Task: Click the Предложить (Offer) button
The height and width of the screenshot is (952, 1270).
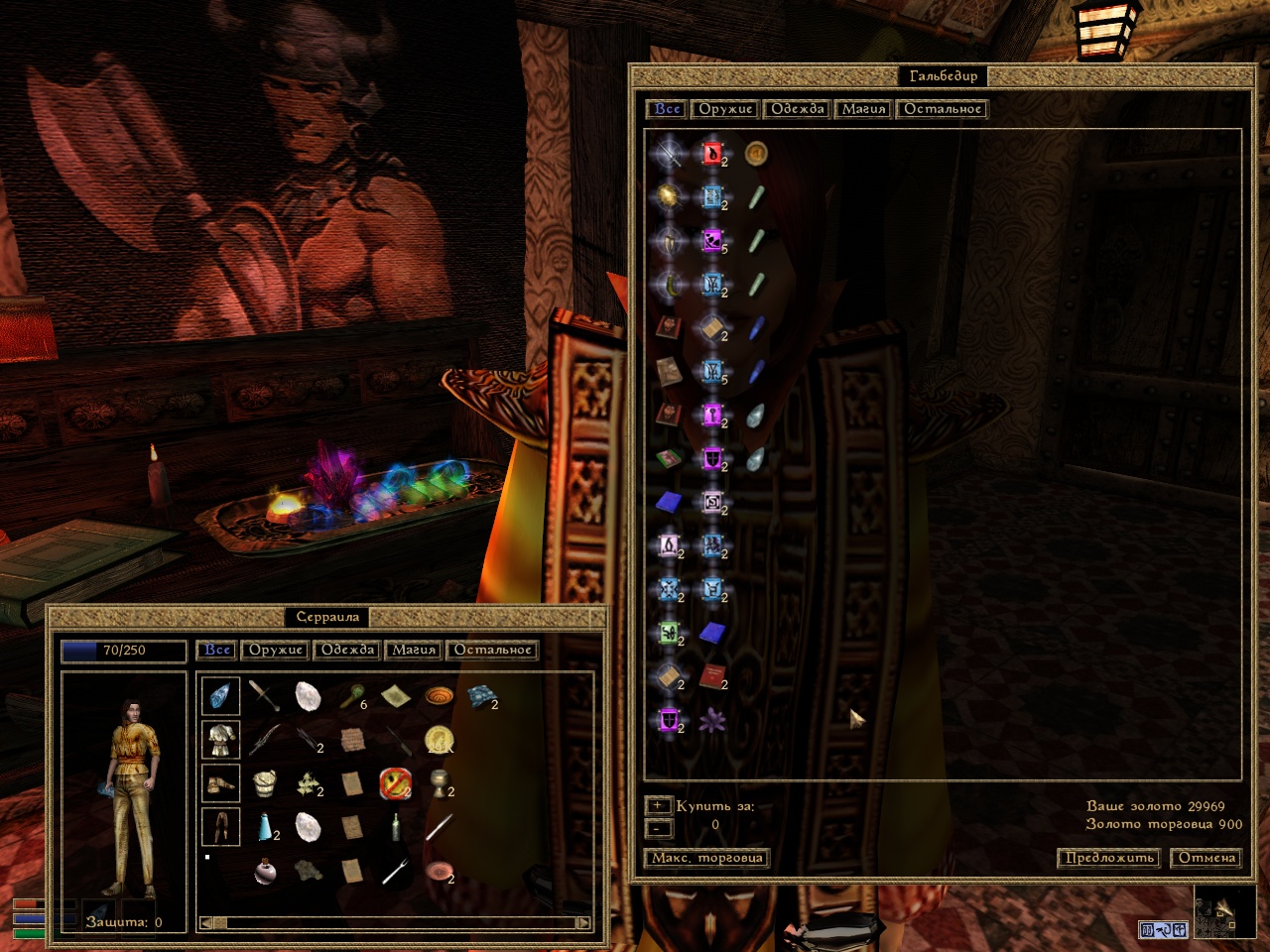Action: click(x=1107, y=858)
